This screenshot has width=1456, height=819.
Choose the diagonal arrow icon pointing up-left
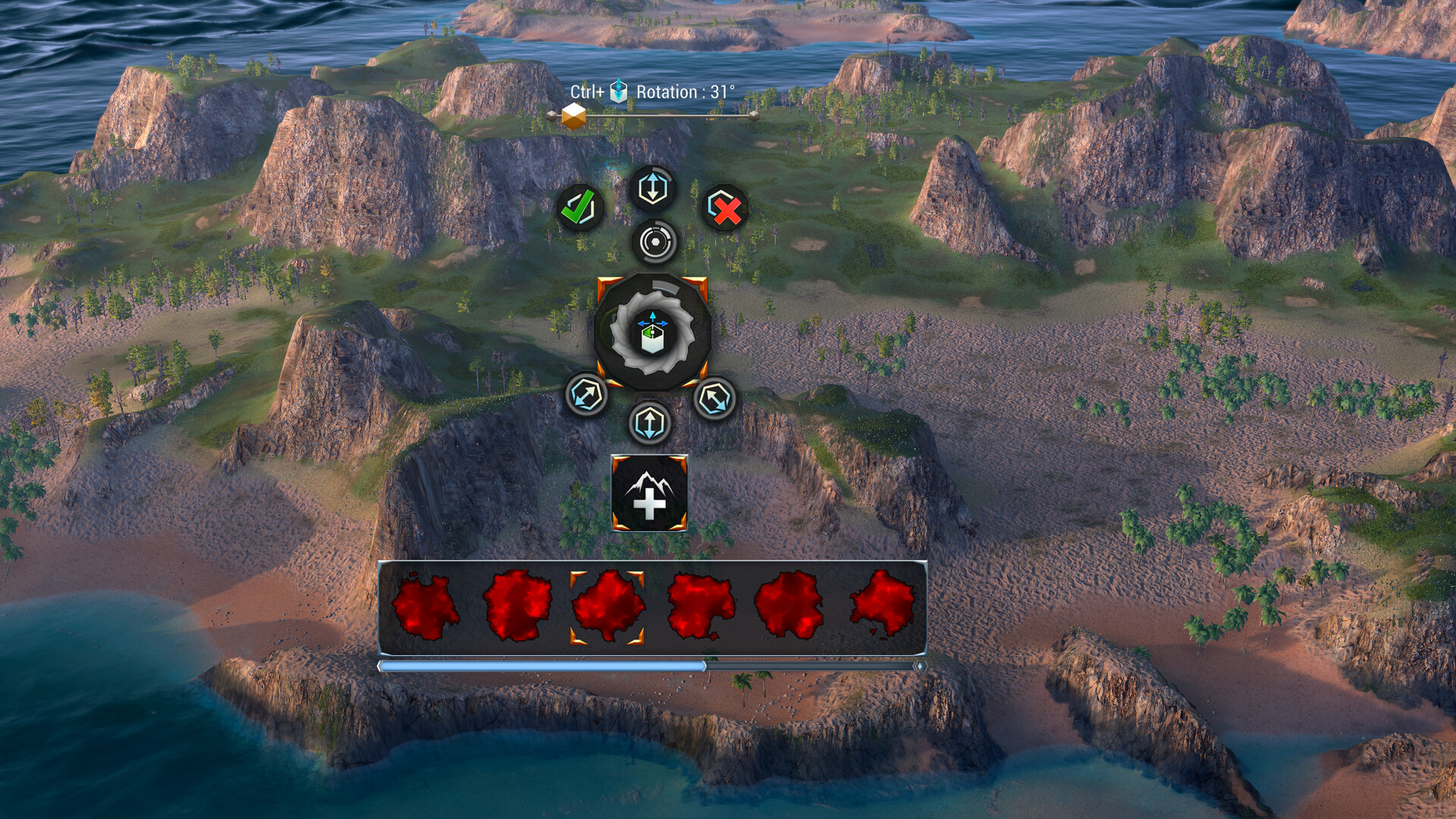click(x=714, y=398)
